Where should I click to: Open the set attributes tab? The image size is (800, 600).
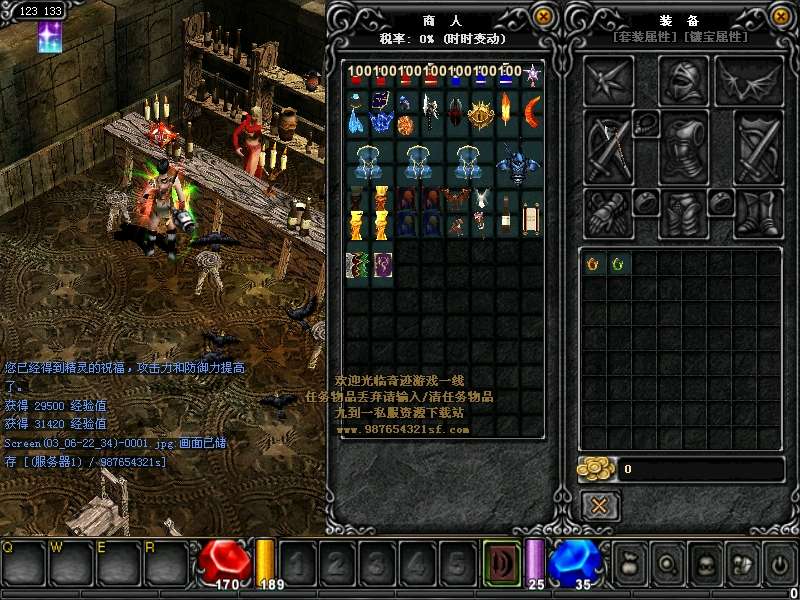pos(646,37)
